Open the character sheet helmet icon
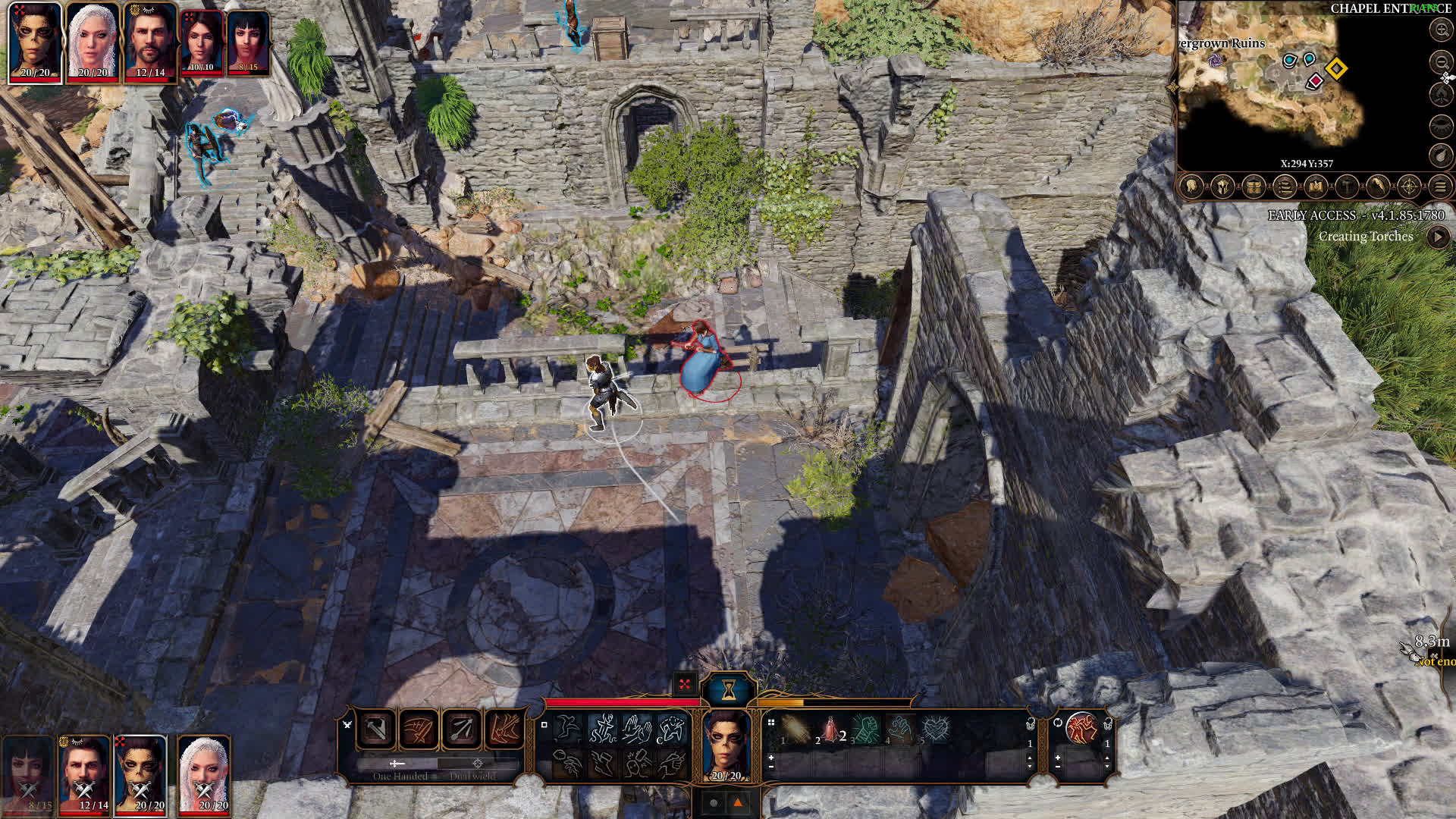 click(x=1222, y=187)
